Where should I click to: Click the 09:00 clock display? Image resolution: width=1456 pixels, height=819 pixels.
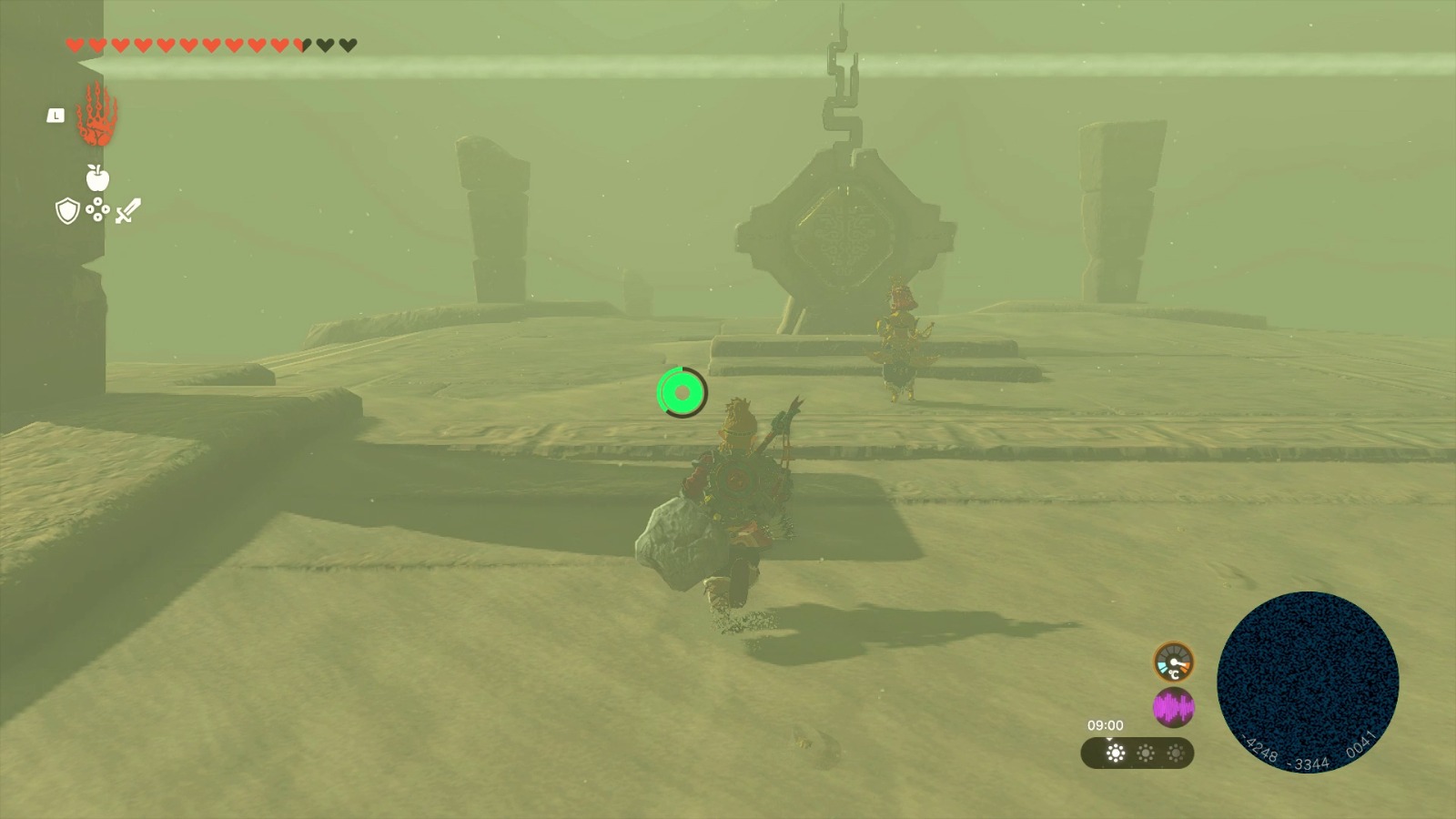[1106, 725]
